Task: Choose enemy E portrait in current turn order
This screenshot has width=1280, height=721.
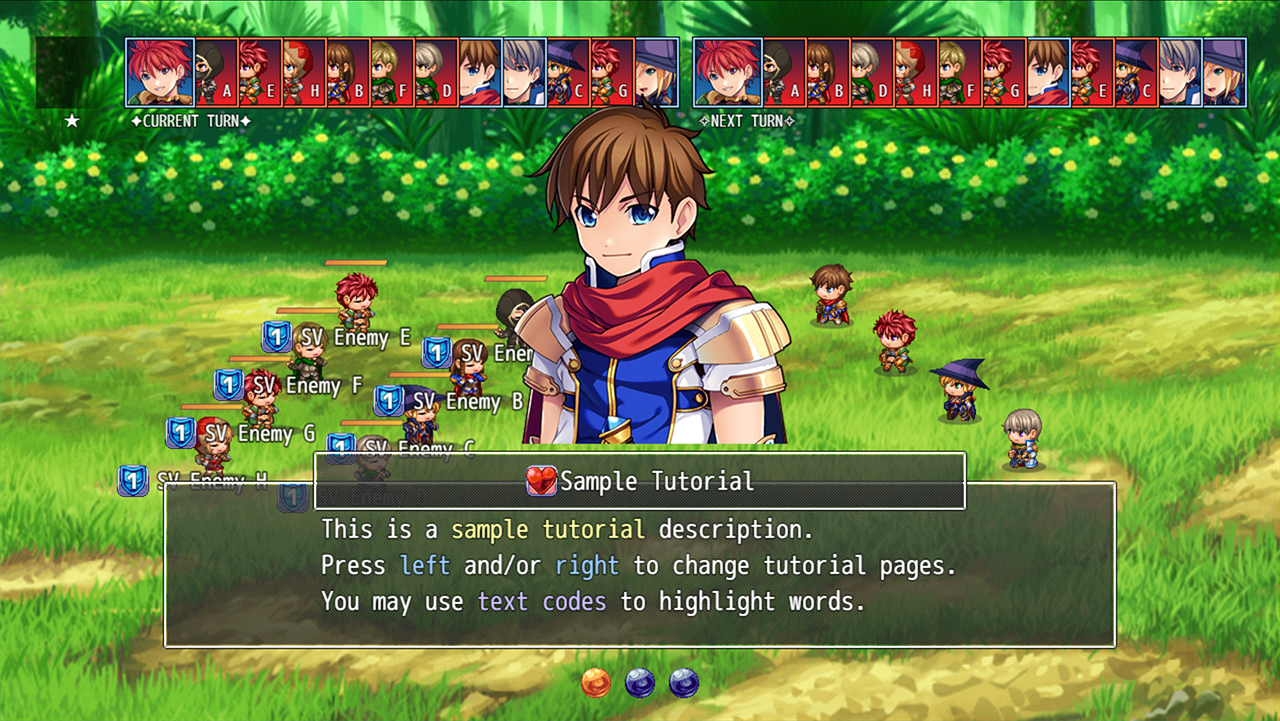Action: click(x=260, y=72)
